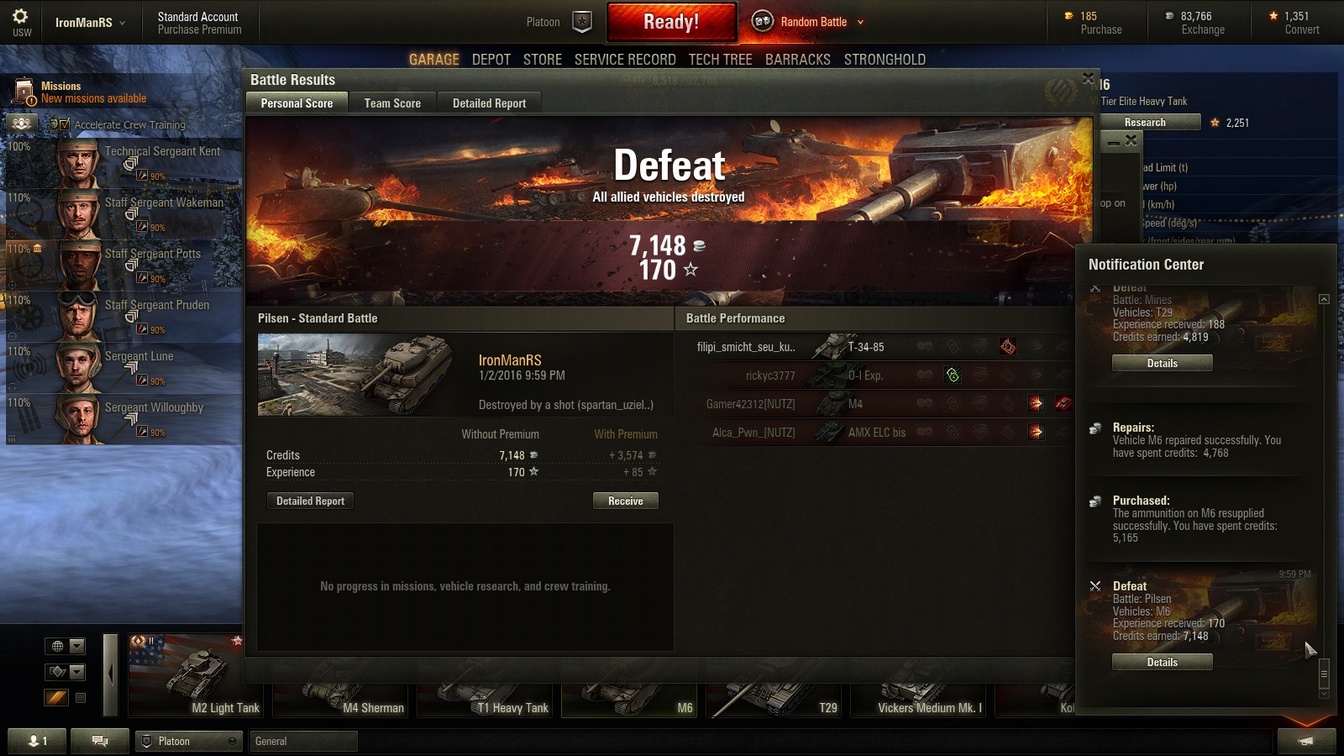Go to the Store
The image size is (1344, 756).
[542, 59]
